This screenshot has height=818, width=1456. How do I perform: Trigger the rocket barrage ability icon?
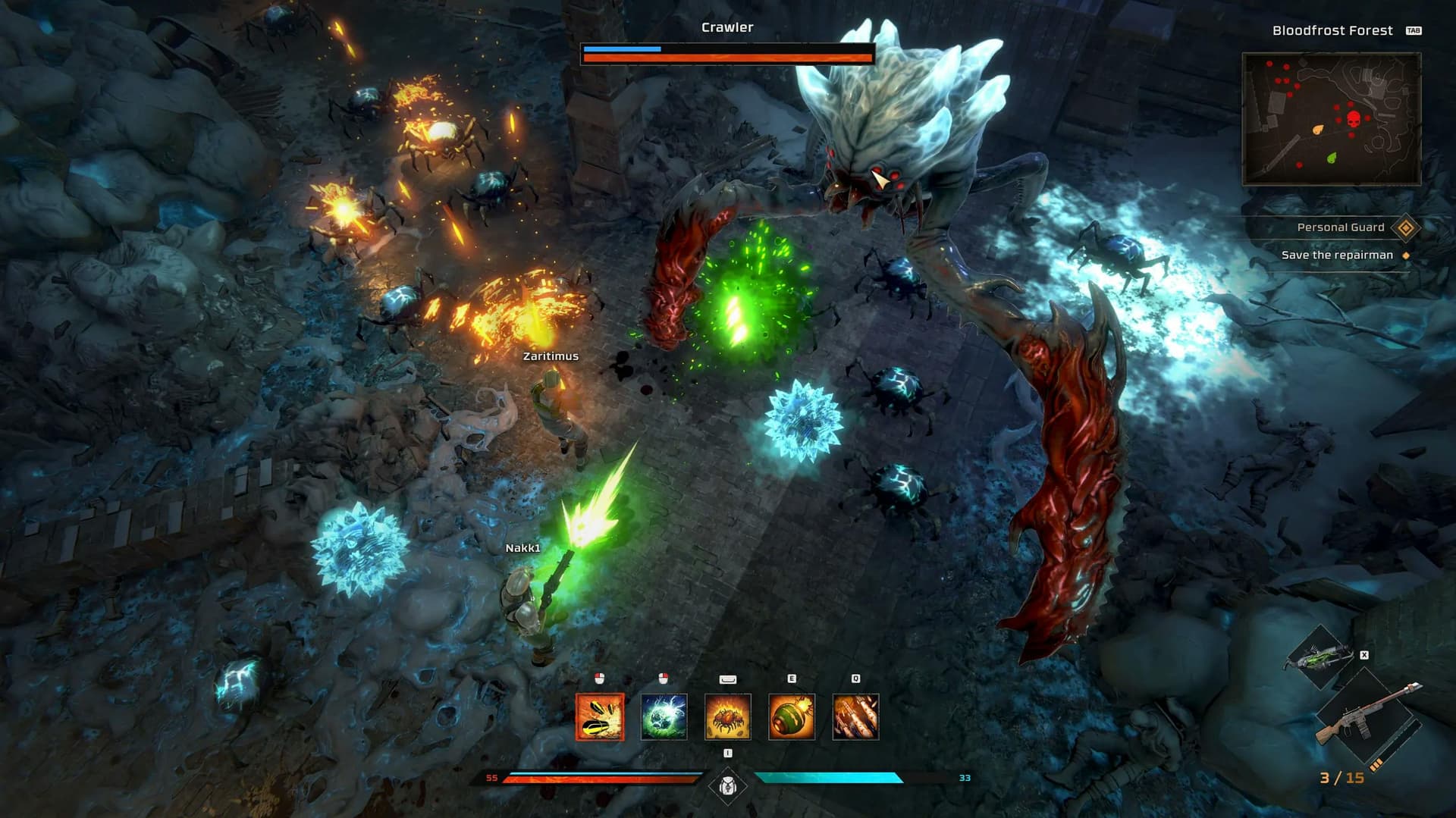pyautogui.click(x=855, y=716)
